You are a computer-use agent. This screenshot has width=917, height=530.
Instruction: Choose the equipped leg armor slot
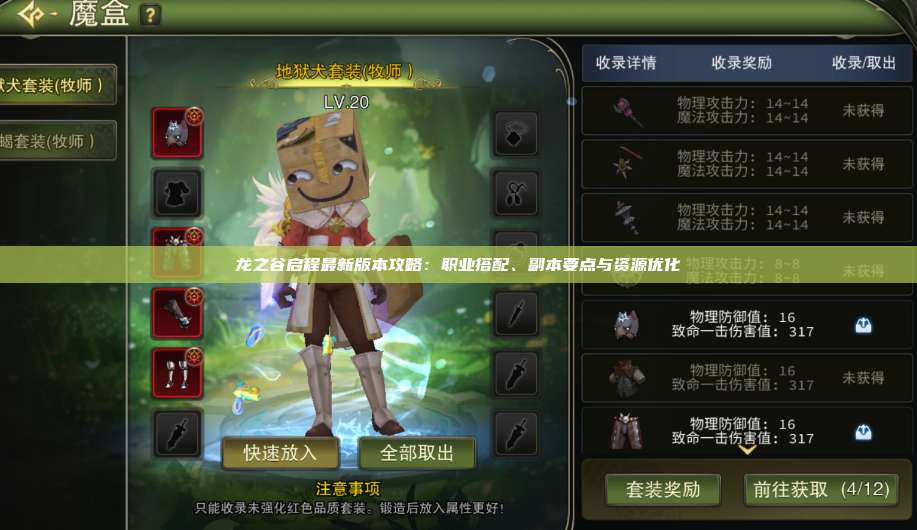point(177,372)
